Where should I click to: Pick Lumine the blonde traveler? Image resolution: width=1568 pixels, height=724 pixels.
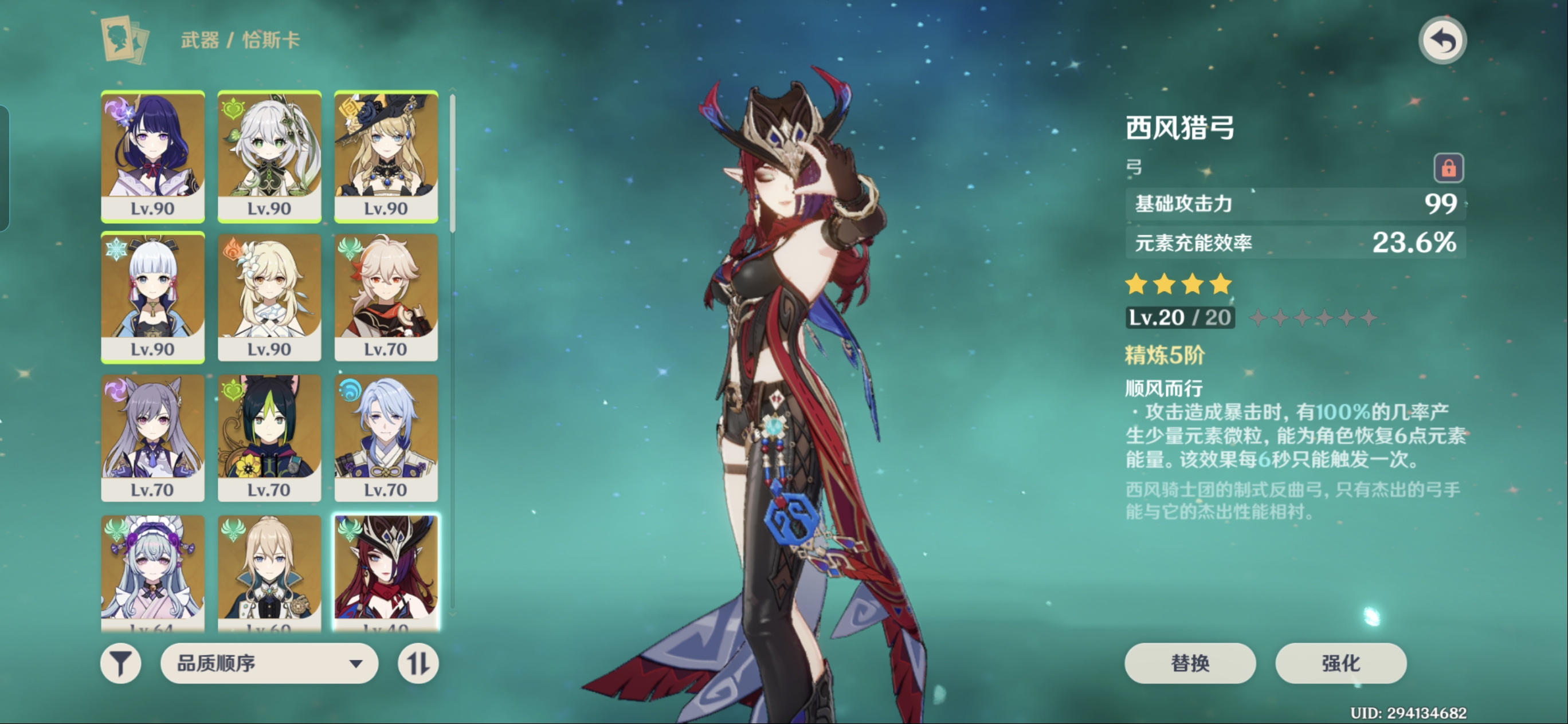(x=269, y=296)
